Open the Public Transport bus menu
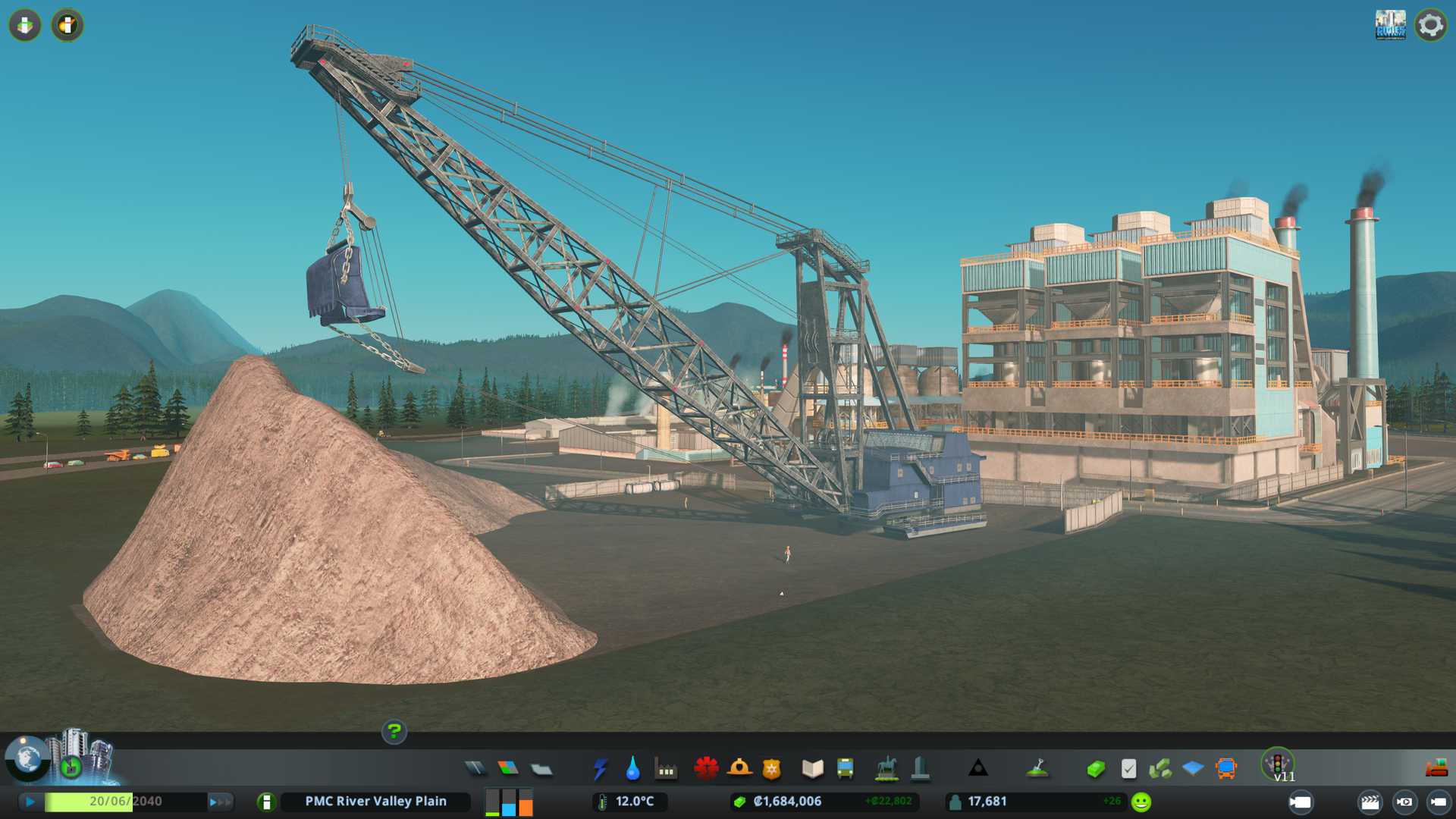This screenshot has height=819, width=1456. (x=845, y=769)
